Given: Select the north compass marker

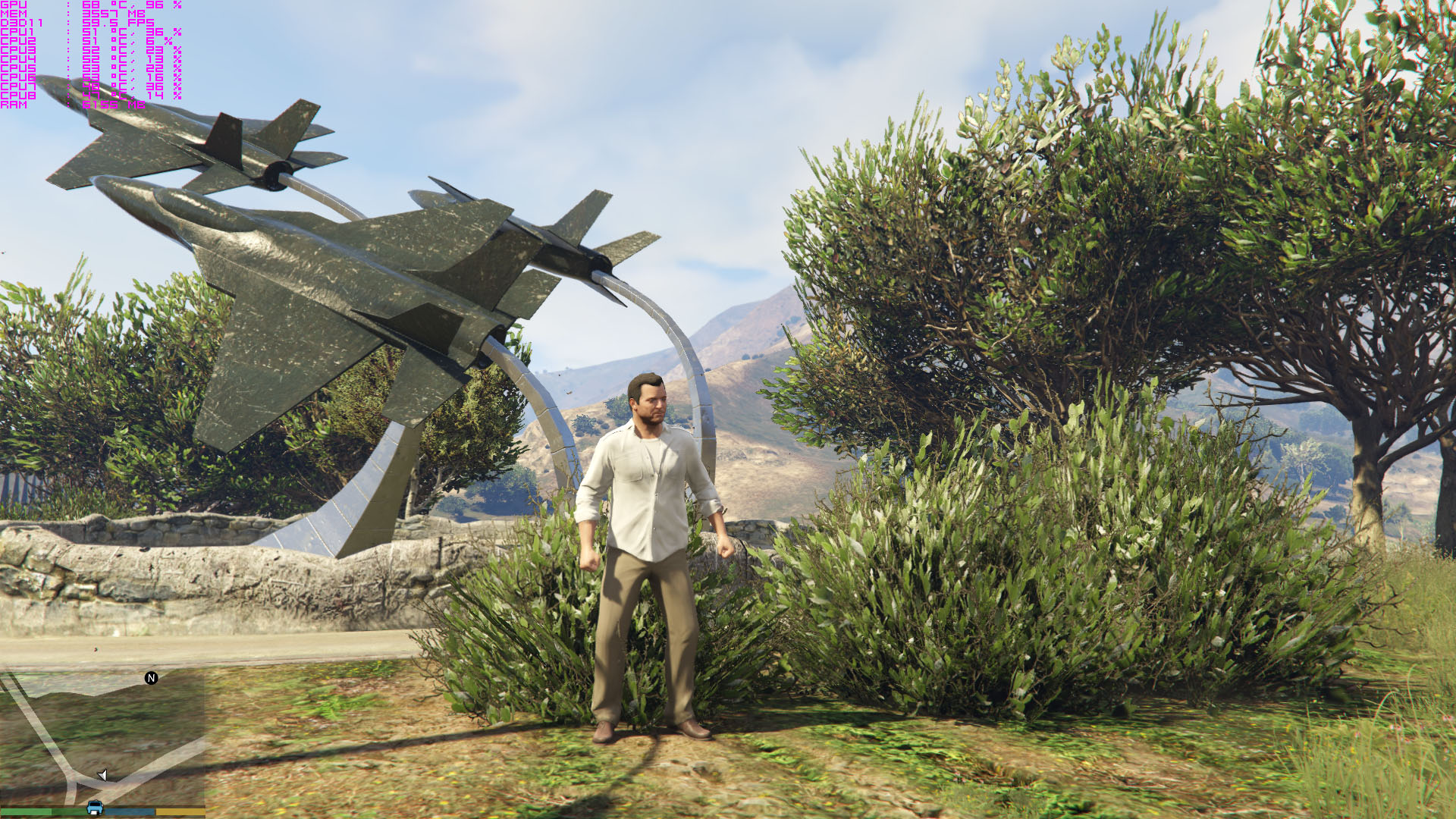Looking at the screenshot, I should [x=151, y=678].
